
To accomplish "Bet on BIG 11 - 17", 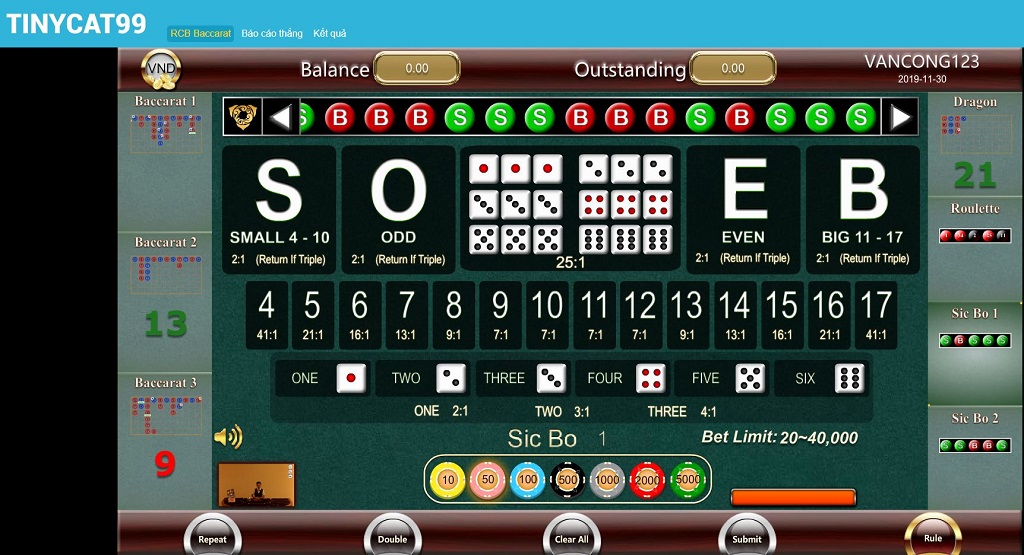I will (x=862, y=208).
